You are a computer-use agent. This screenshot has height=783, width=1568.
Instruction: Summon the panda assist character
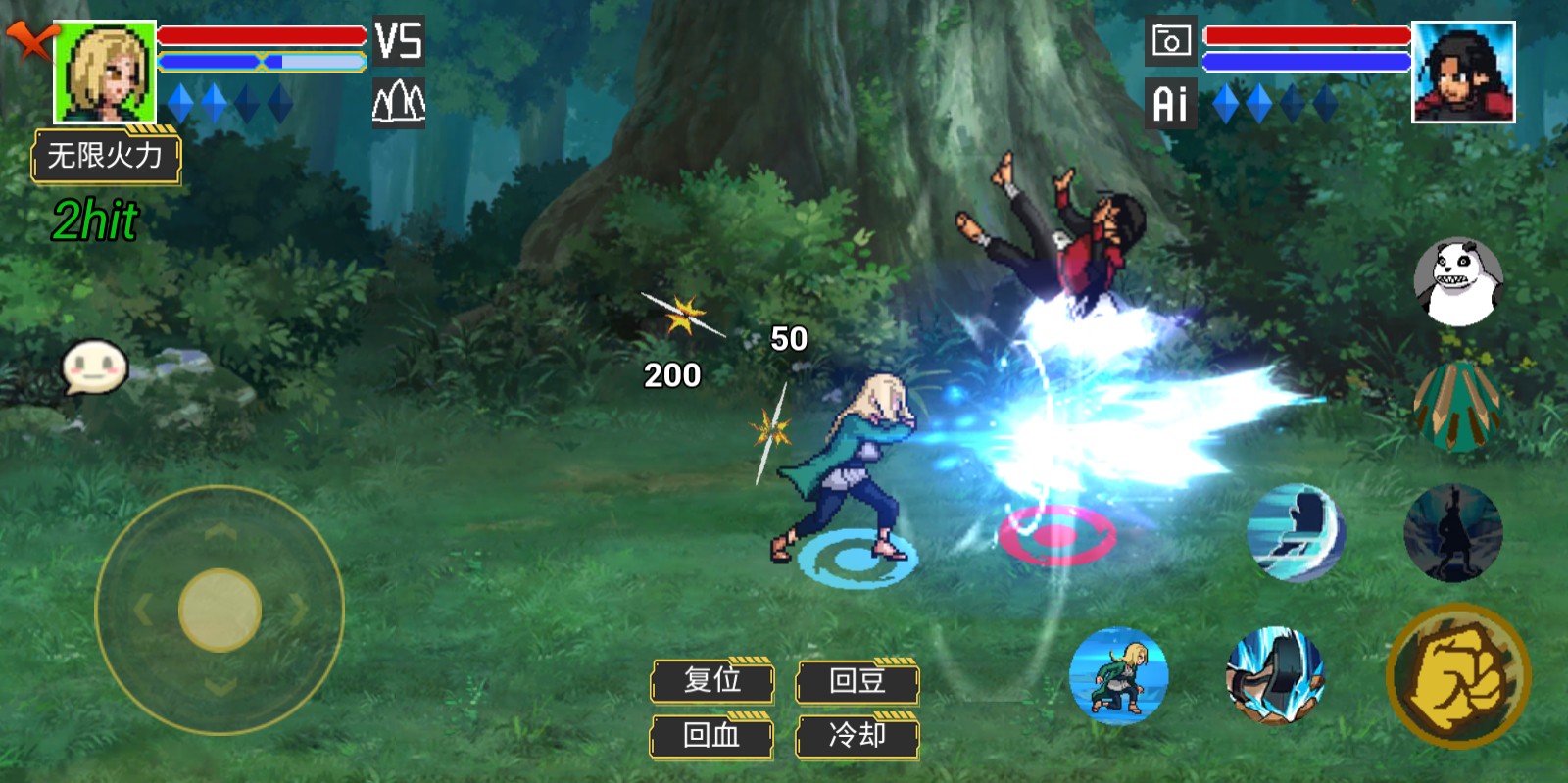pos(1457,282)
